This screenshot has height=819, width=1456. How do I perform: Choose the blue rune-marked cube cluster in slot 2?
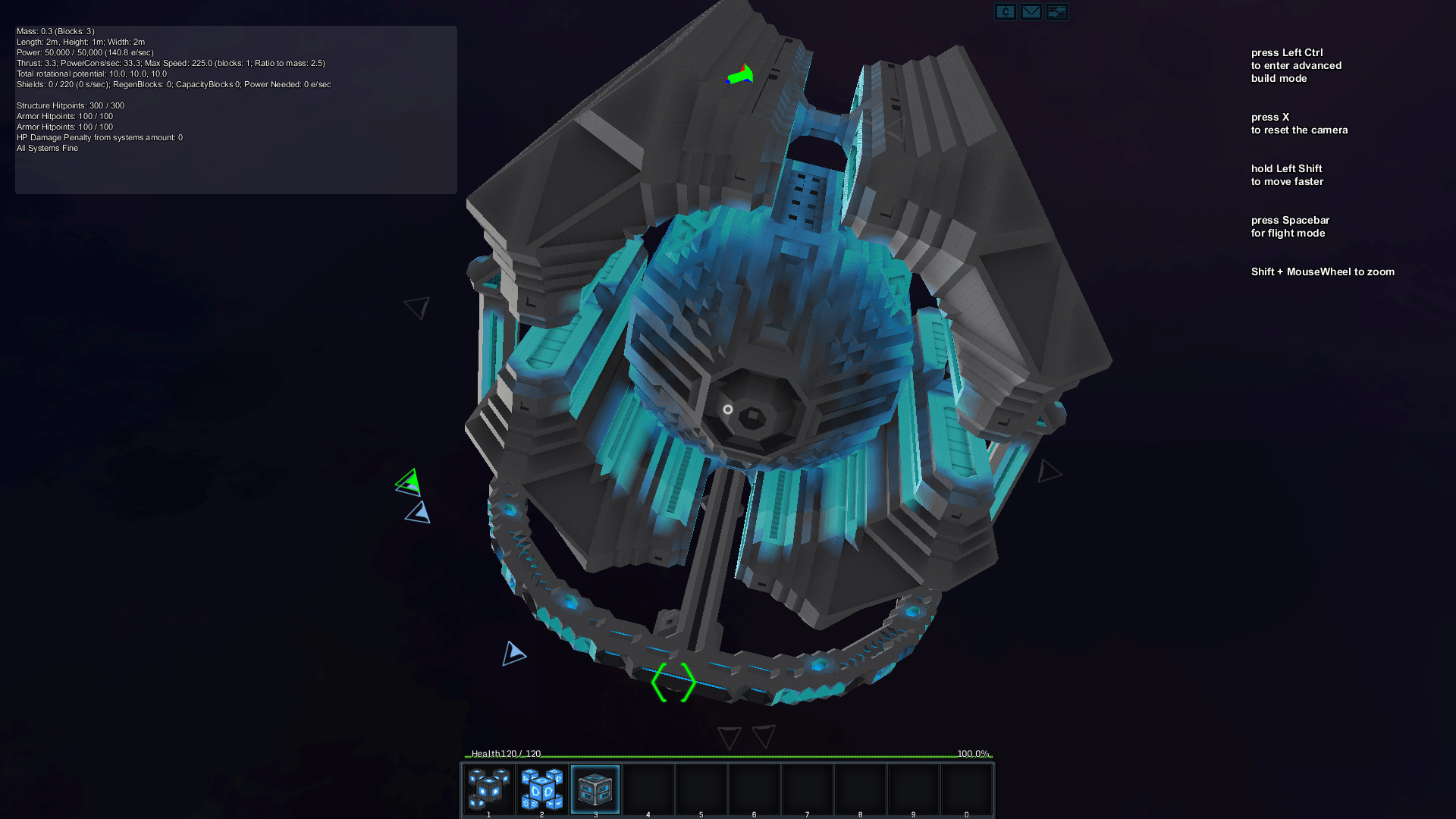(x=542, y=789)
